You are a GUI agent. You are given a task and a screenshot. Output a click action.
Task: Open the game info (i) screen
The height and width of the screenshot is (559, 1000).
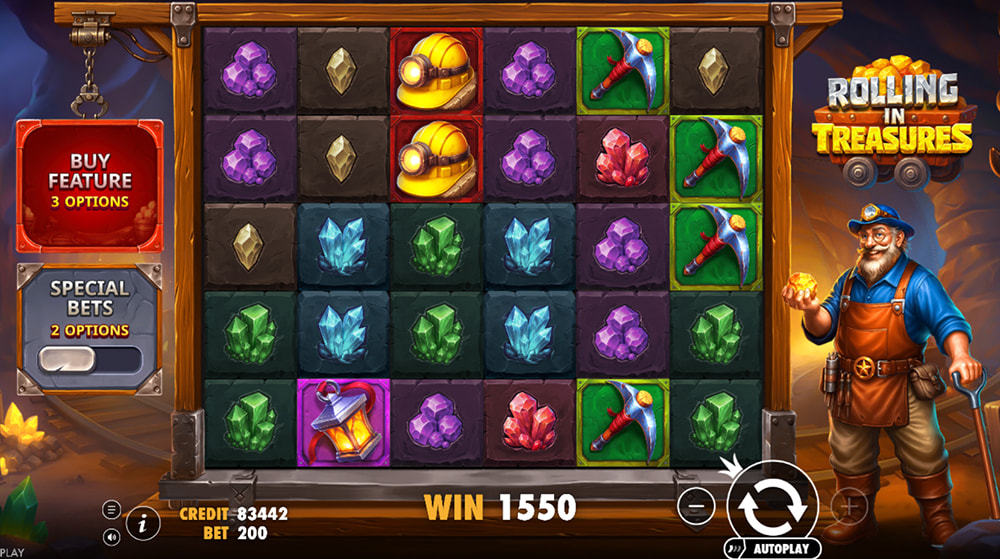[144, 522]
